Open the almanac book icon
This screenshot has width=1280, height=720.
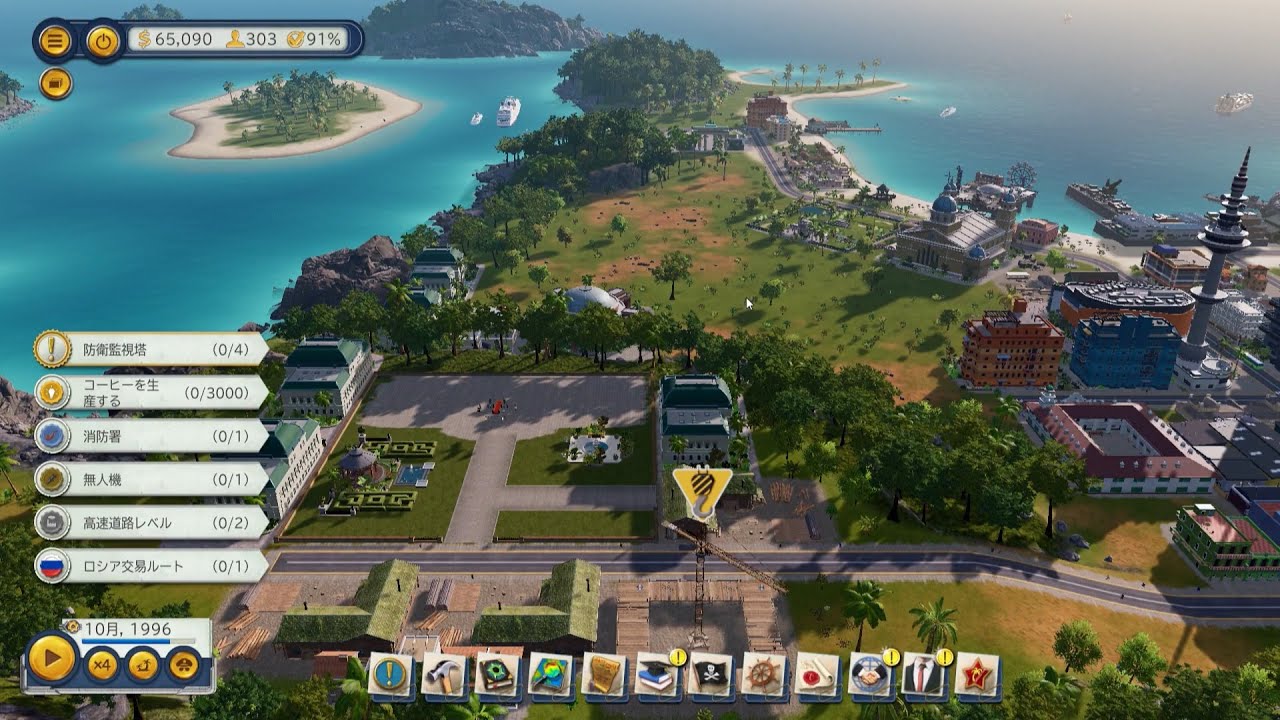pos(497,675)
